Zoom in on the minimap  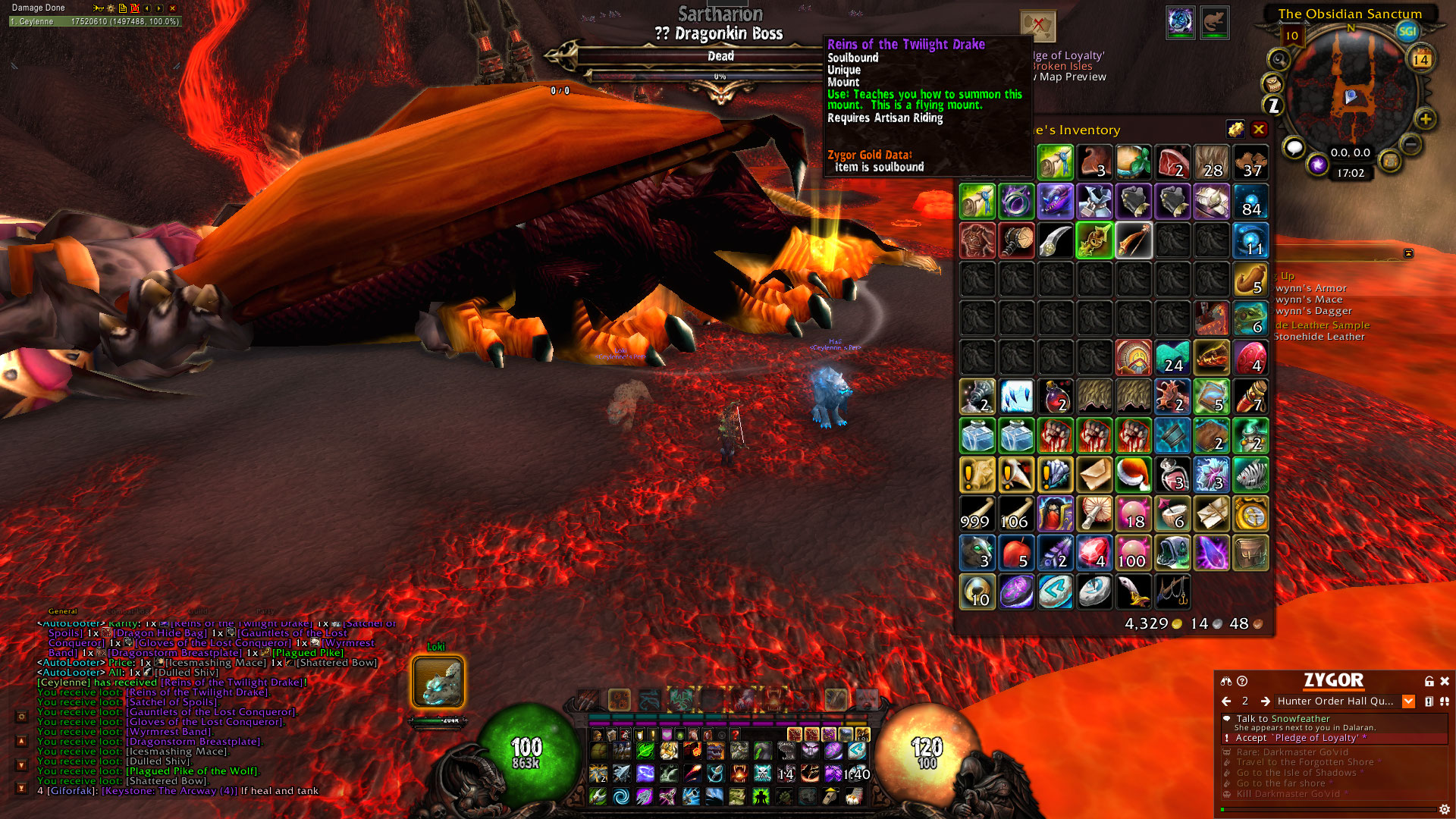tap(1426, 119)
